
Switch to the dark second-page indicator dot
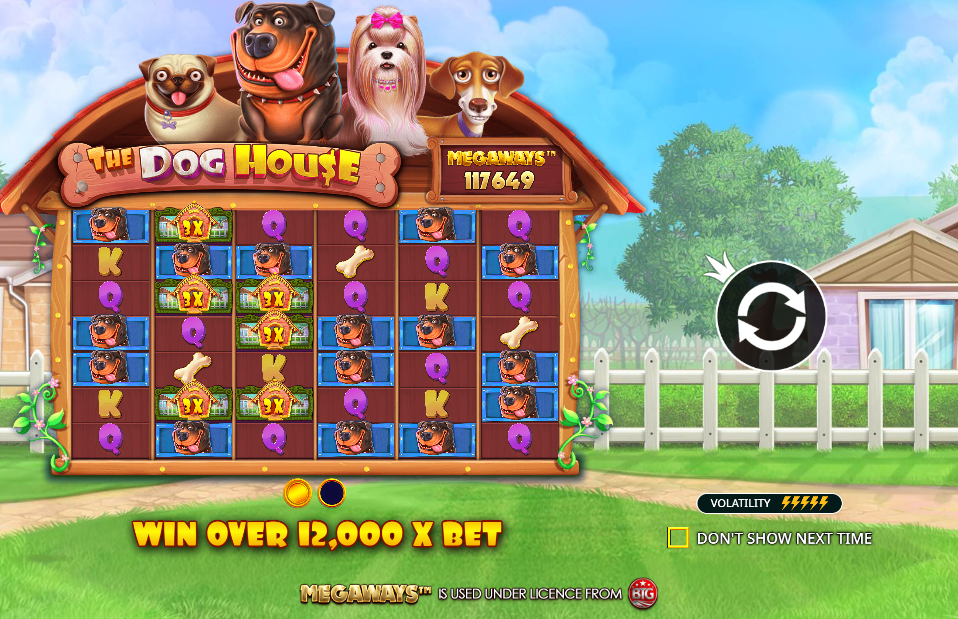tap(331, 492)
